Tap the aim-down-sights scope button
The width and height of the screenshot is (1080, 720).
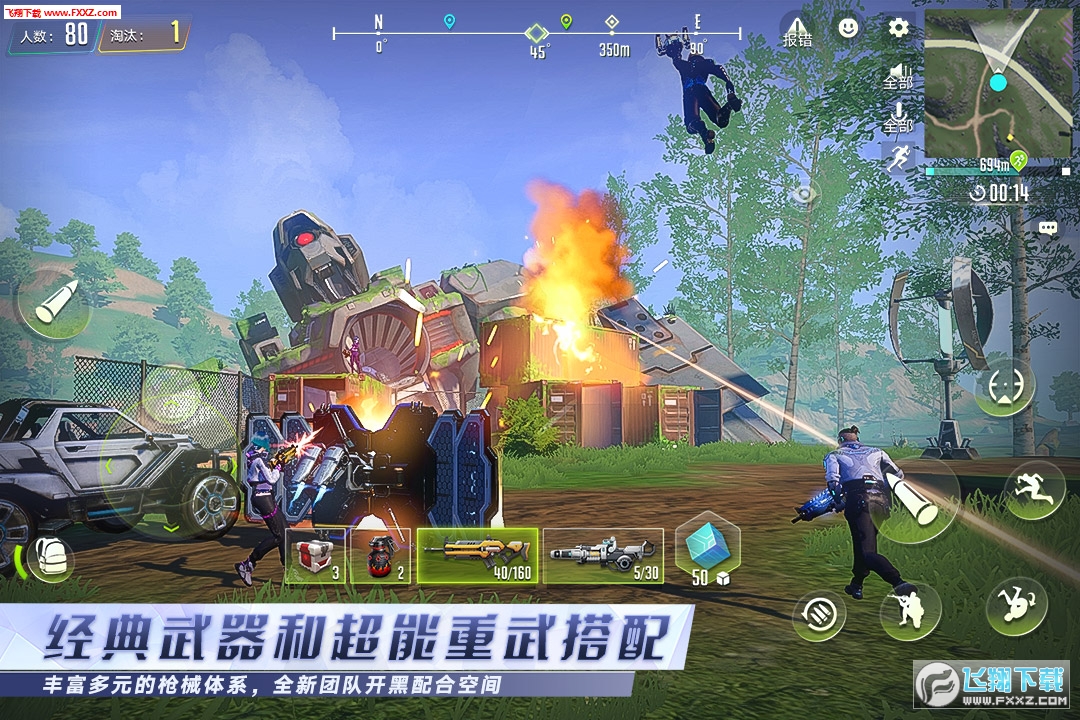click(x=1004, y=388)
